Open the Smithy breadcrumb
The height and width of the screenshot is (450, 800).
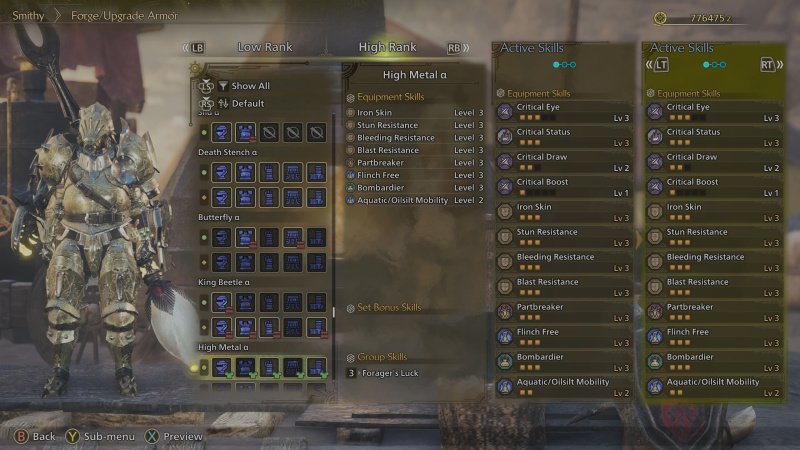pyautogui.click(x=28, y=16)
